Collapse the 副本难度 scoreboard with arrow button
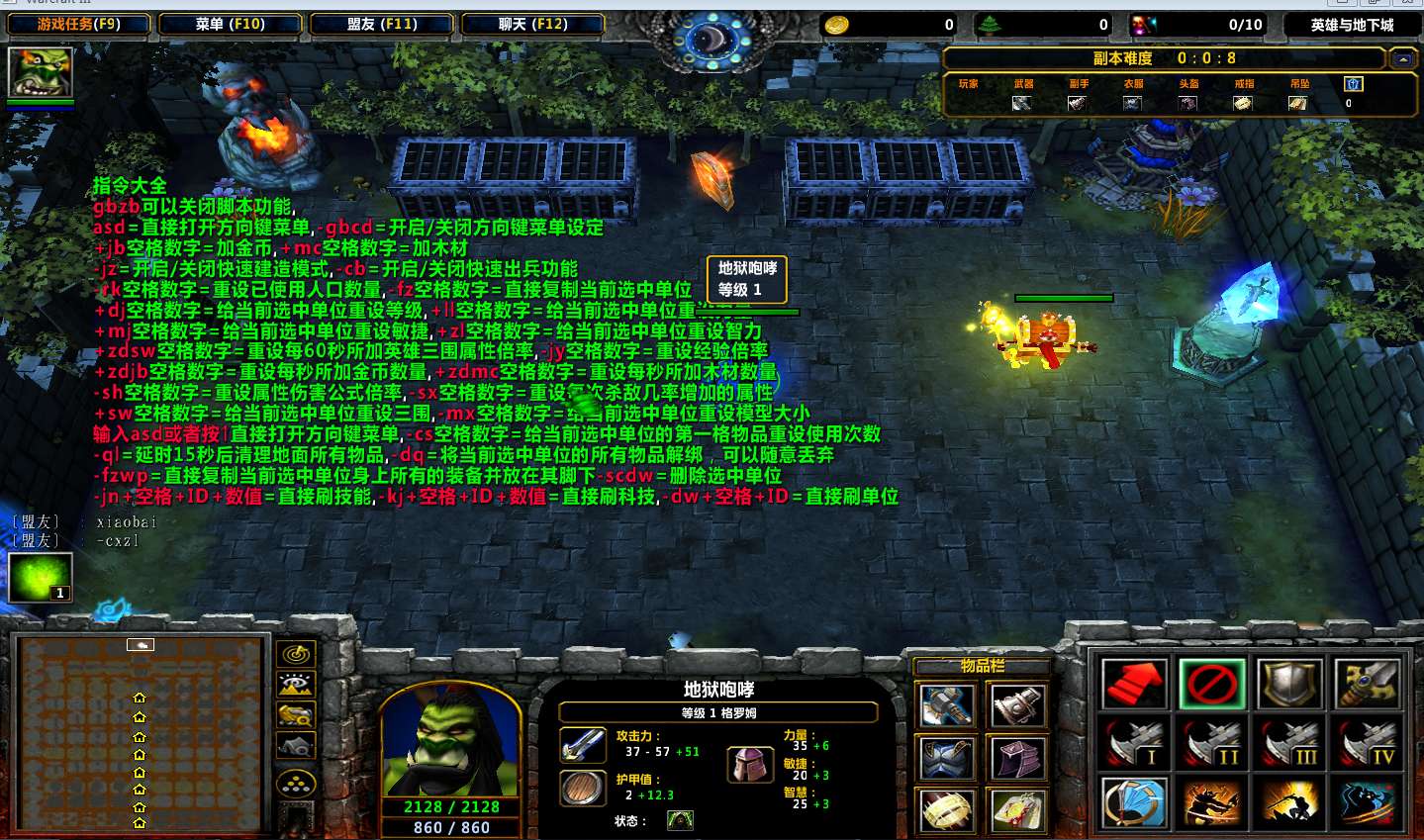1424x840 pixels. tap(1402, 59)
